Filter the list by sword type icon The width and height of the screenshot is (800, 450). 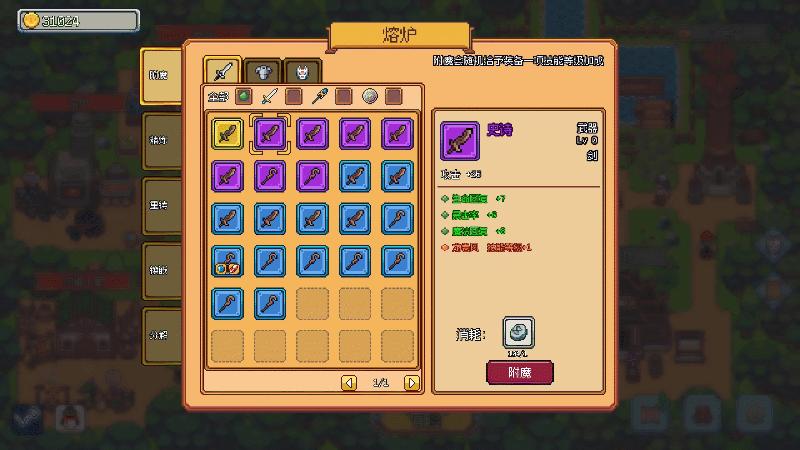(x=269, y=97)
